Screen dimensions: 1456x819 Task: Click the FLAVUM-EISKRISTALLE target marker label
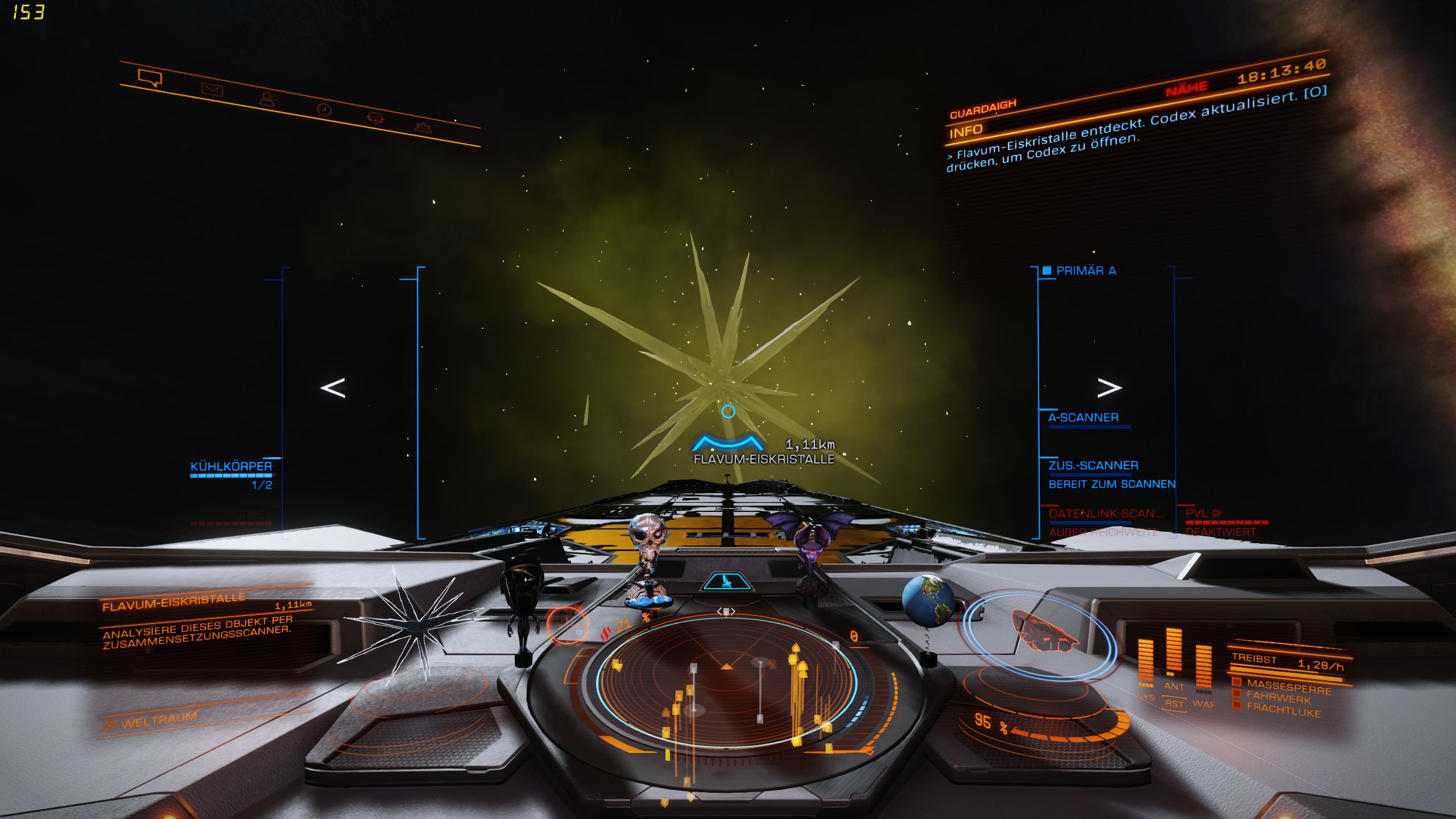(x=764, y=459)
